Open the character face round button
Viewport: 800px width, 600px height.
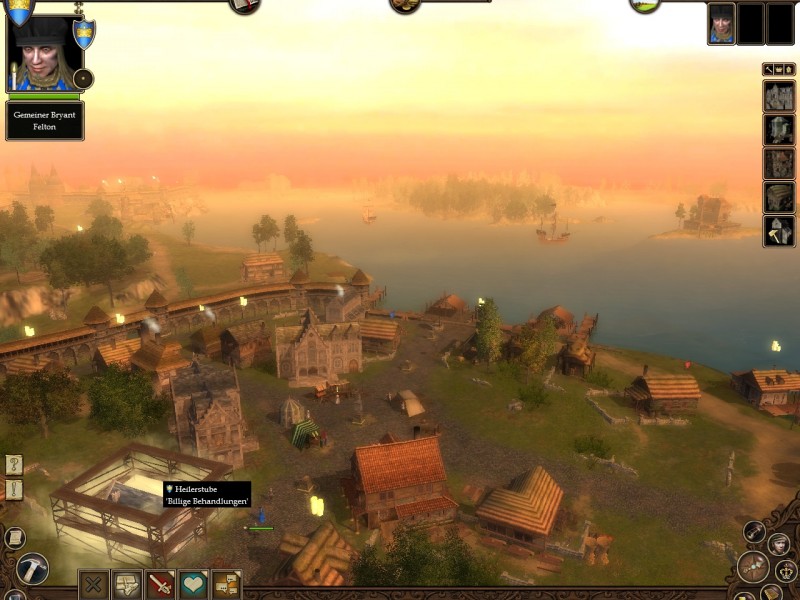(779, 543)
